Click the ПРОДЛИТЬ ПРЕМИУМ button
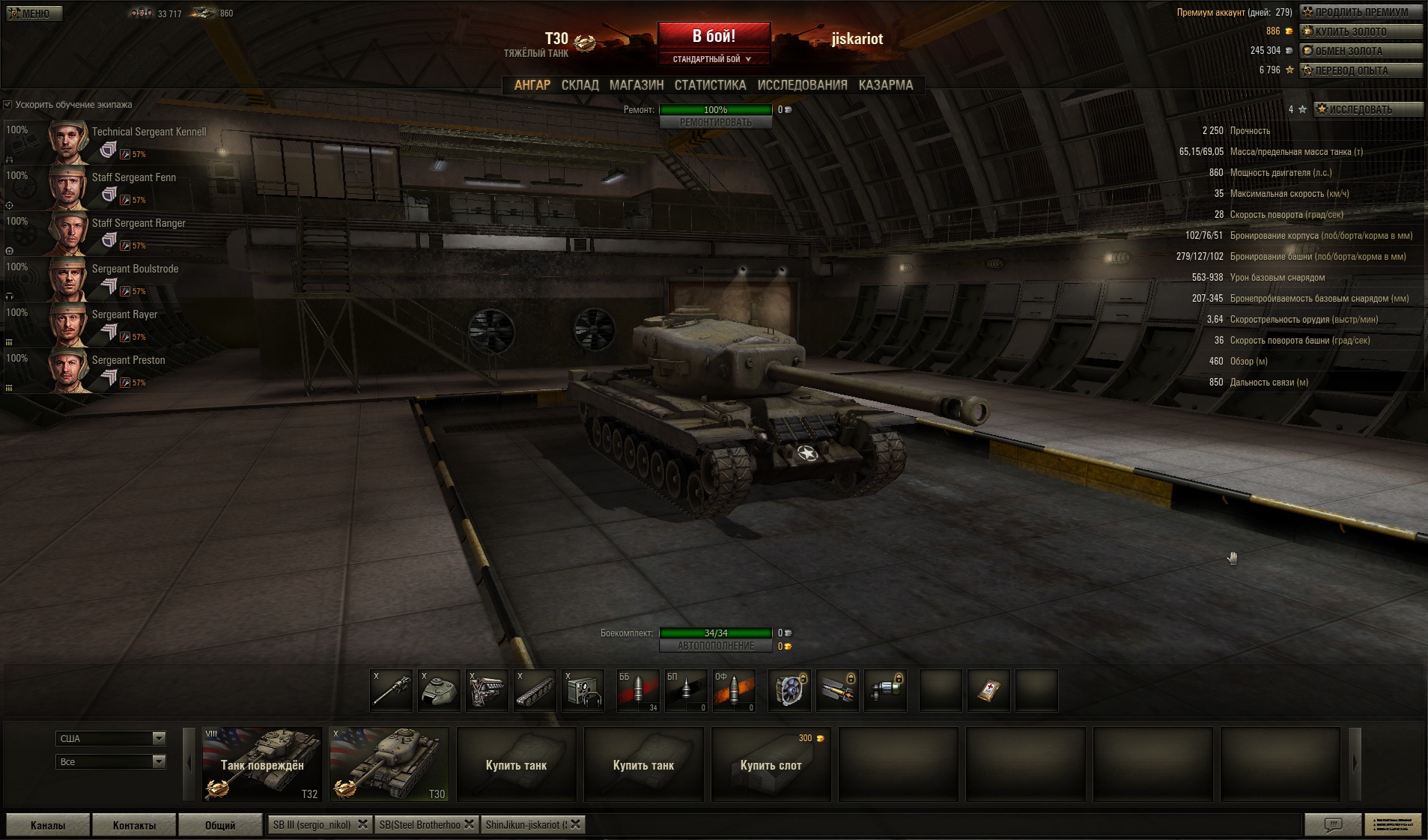This screenshot has width=1428, height=840. (1361, 12)
